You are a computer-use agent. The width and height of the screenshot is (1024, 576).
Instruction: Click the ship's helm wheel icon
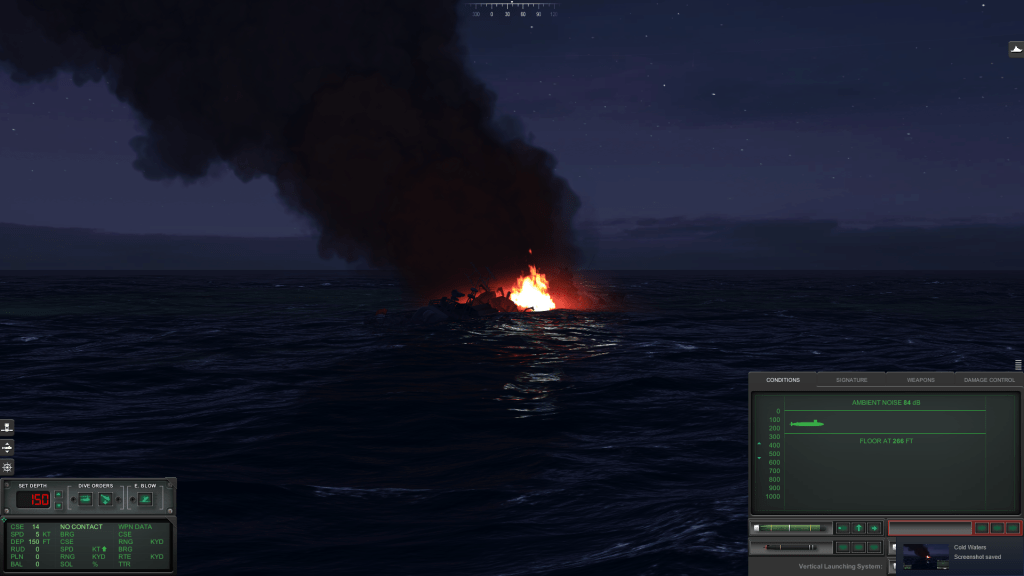(x=8, y=467)
